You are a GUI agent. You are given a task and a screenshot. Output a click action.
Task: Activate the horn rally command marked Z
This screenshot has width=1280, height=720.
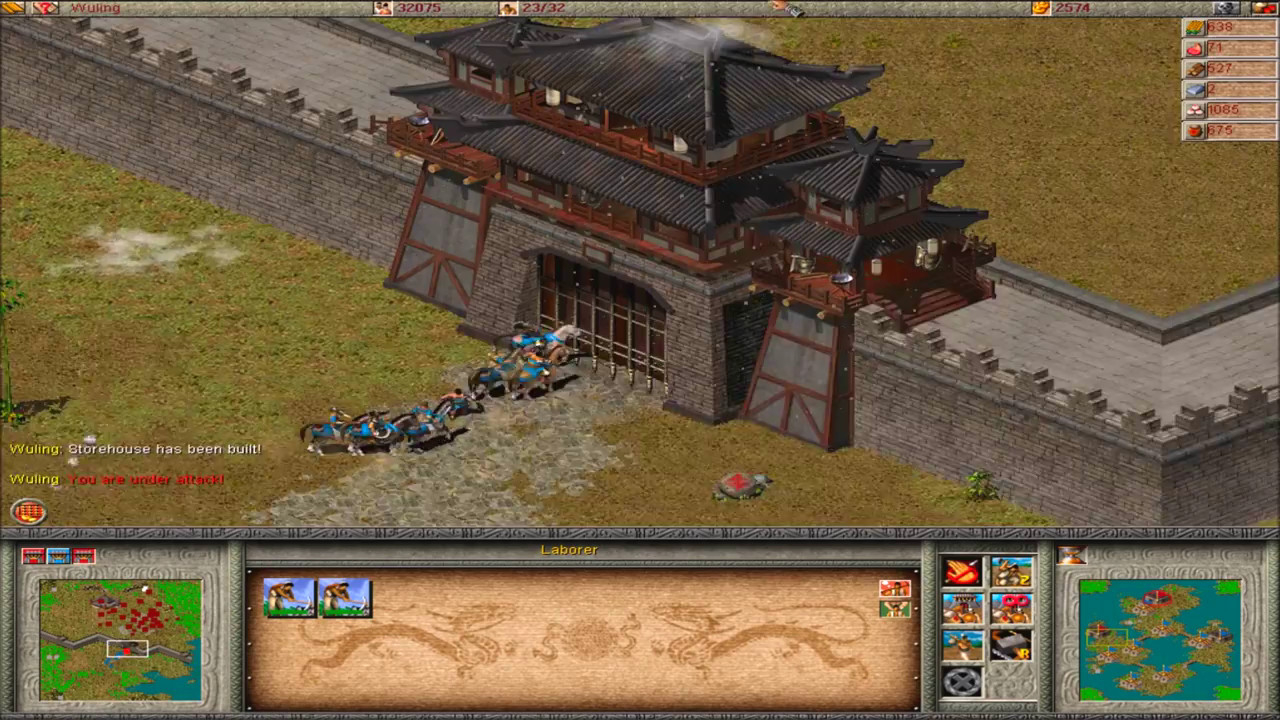[1010, 573]
